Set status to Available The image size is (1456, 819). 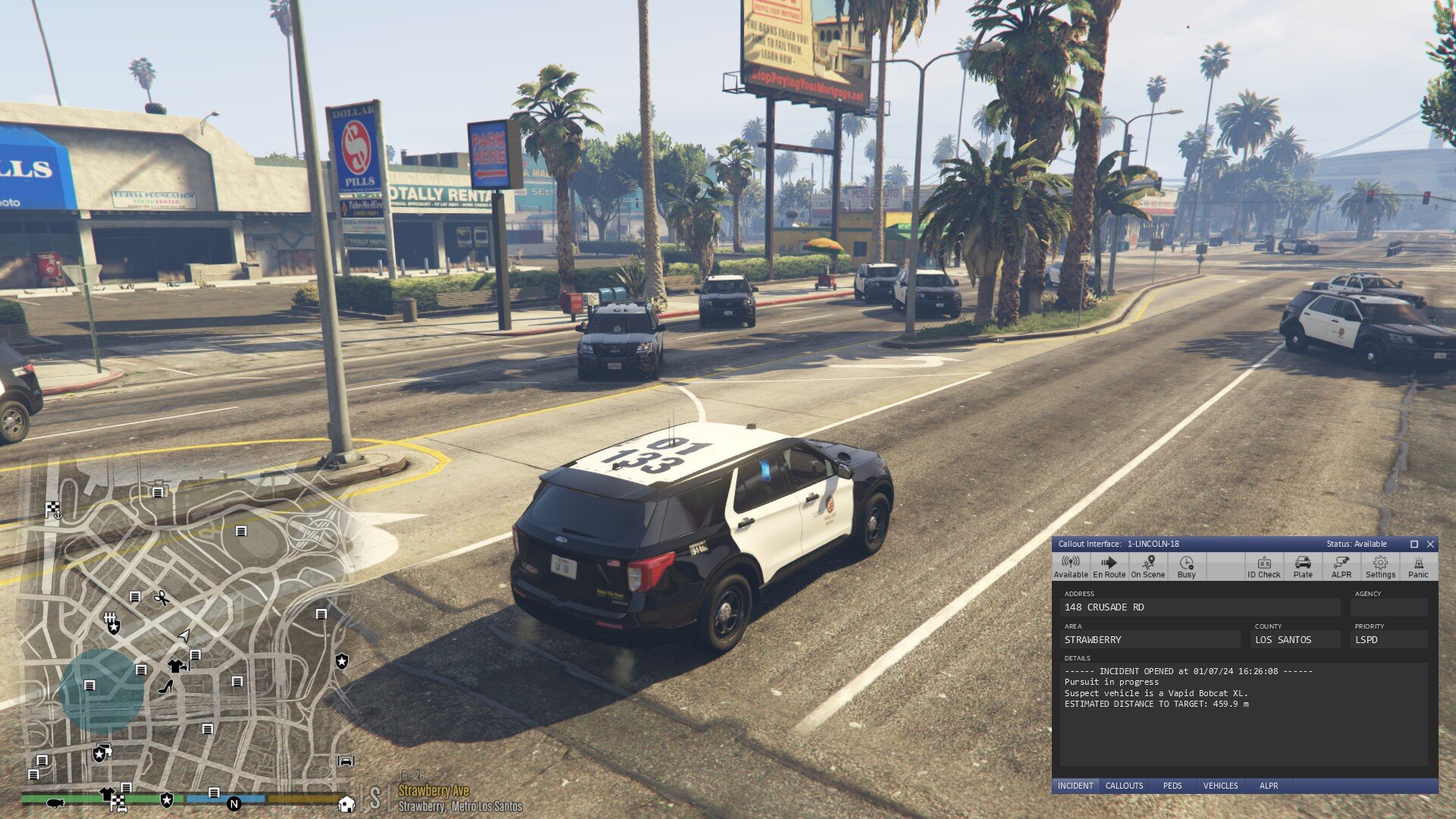1071,566
